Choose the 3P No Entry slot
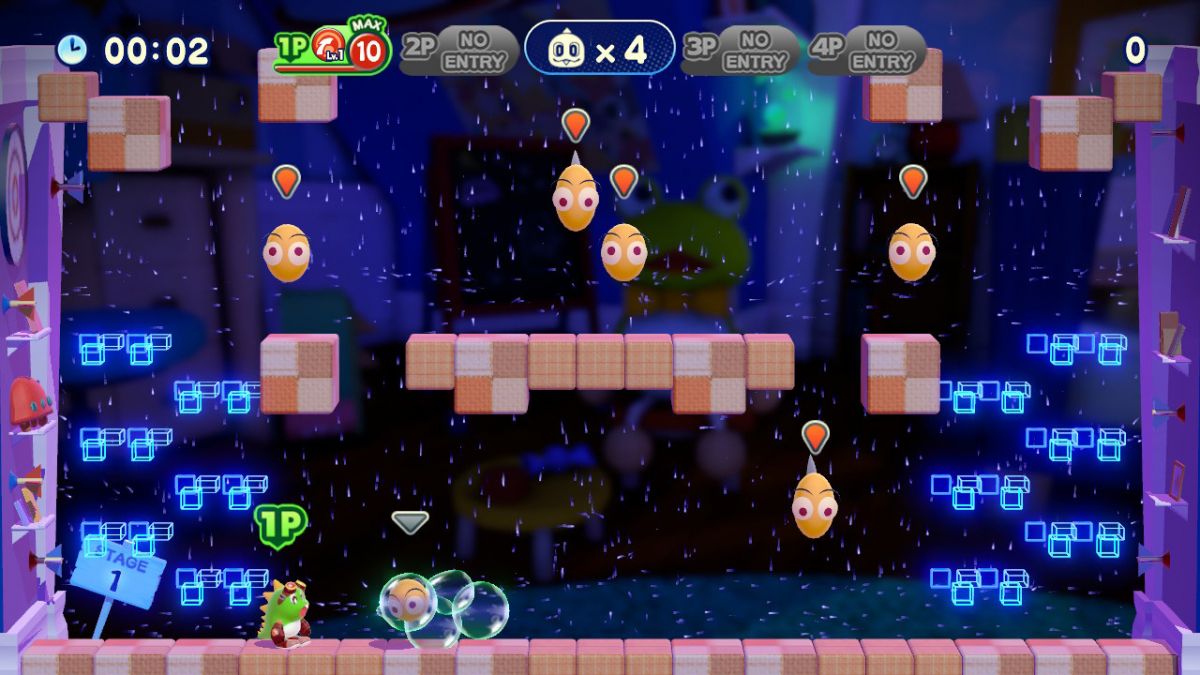 click(741, 50)
